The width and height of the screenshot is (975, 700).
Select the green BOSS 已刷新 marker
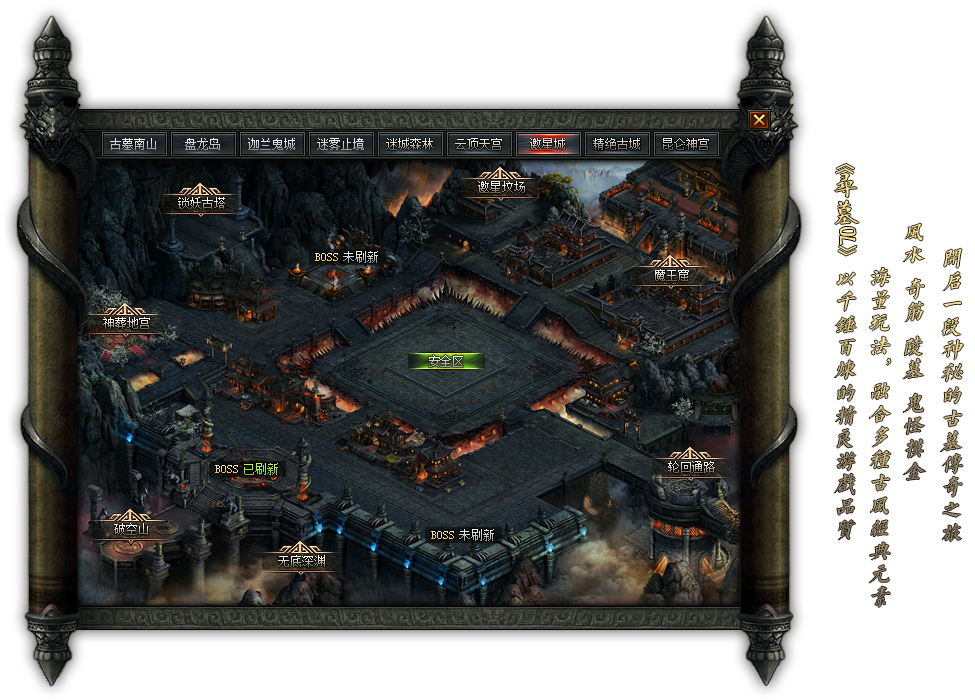coord(246,469)
